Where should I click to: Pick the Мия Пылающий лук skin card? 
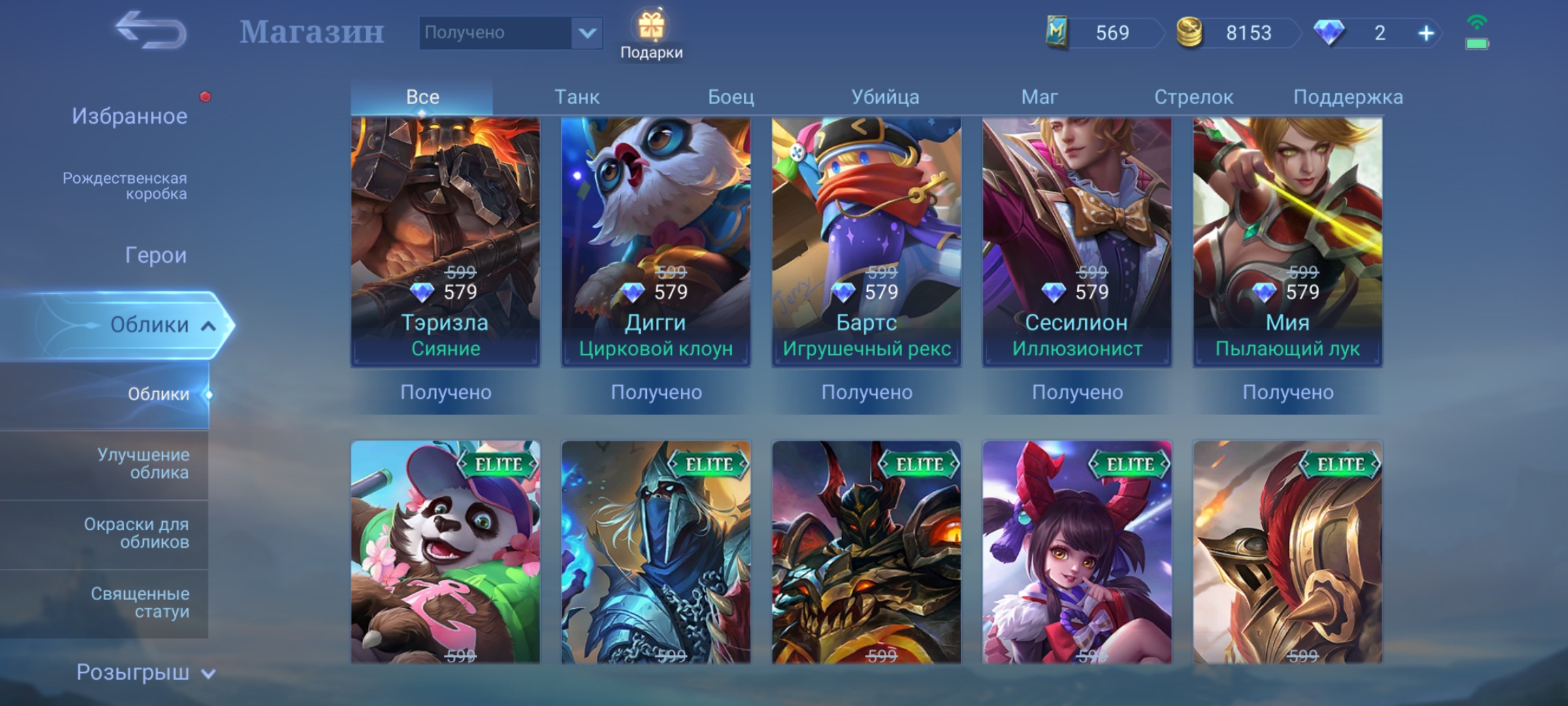tap(1288, 242)
